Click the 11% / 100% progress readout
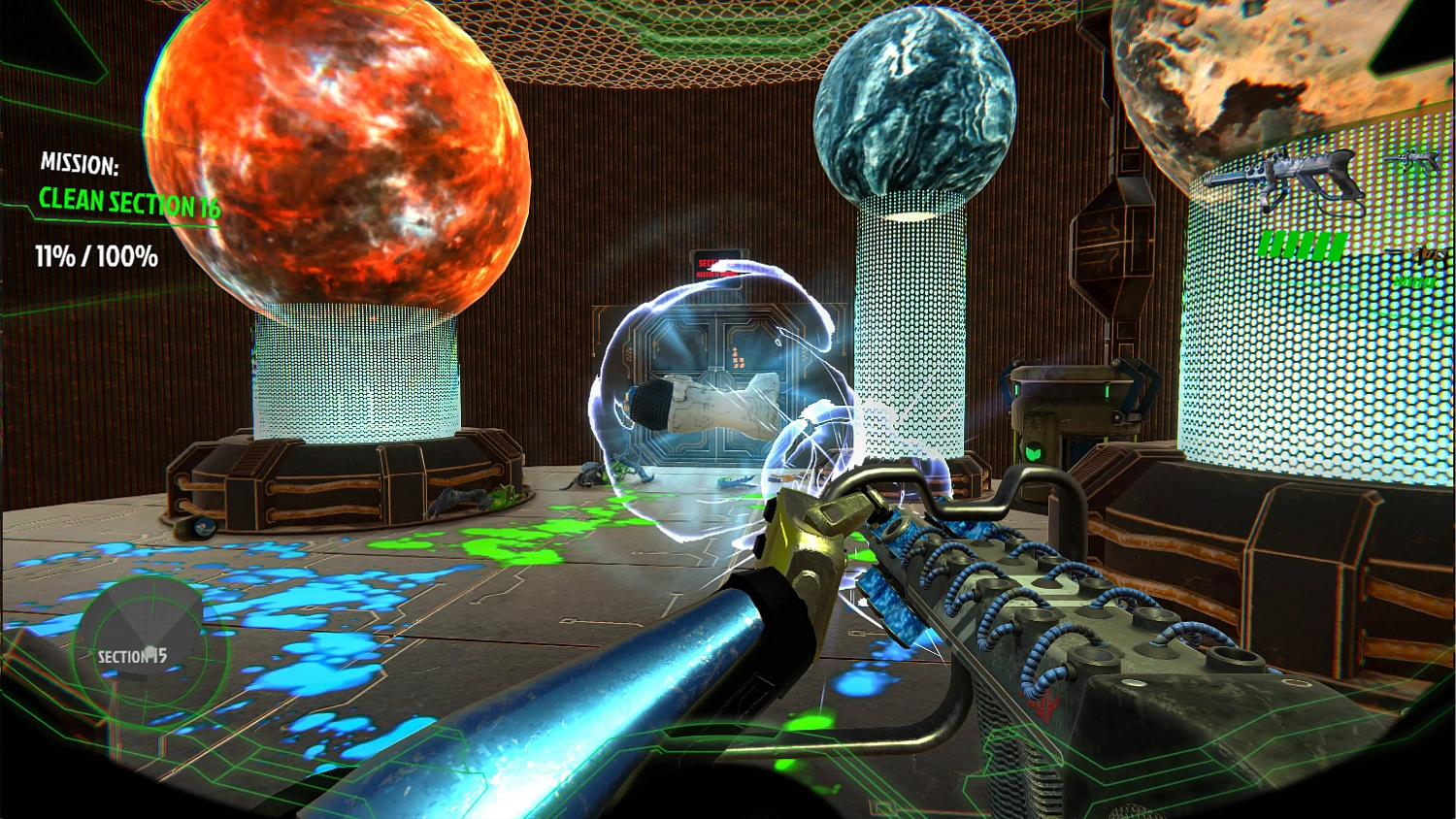 95,257
